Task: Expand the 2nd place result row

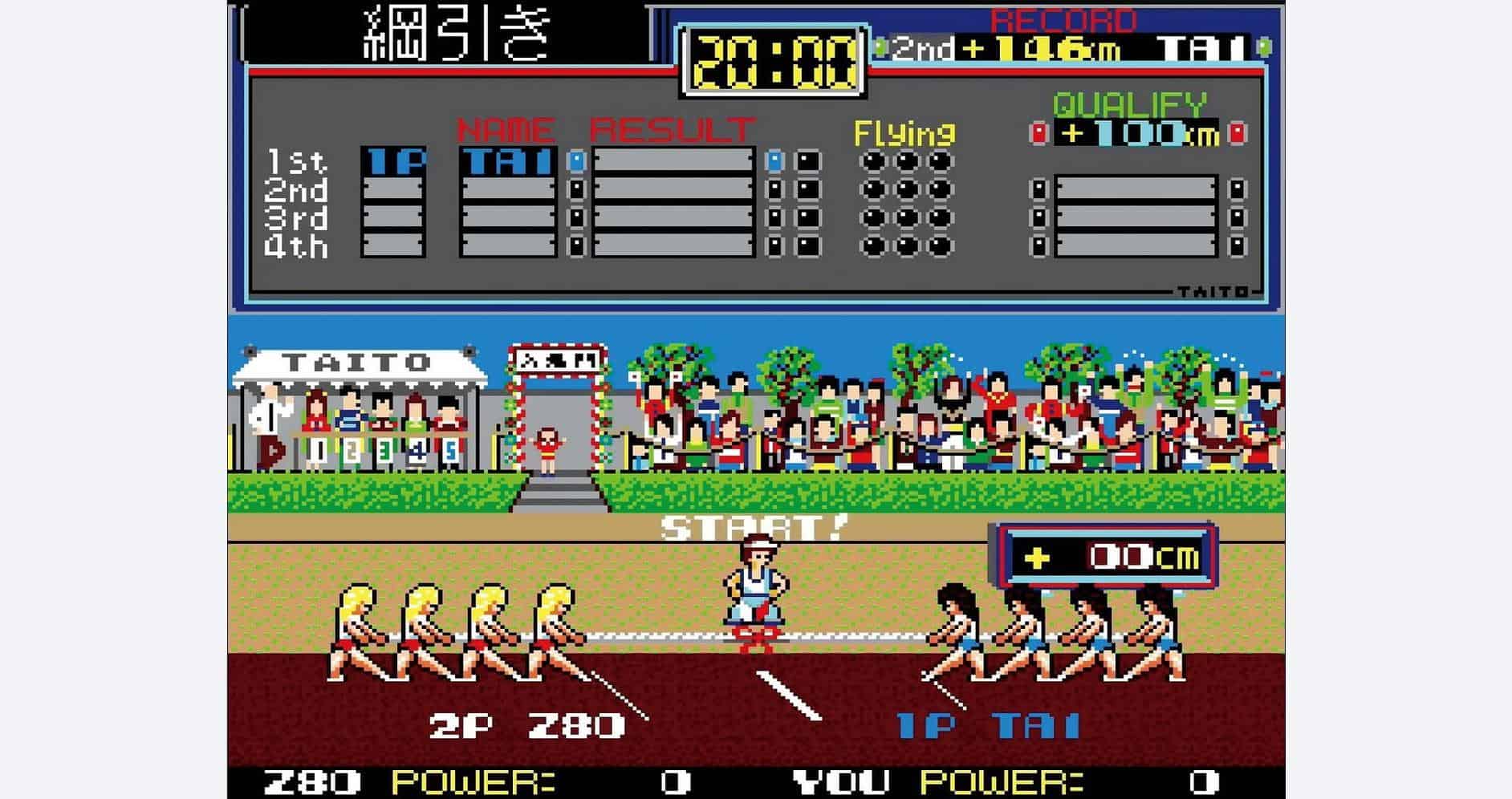Action: pyautogui.click(x=674, y=189)
